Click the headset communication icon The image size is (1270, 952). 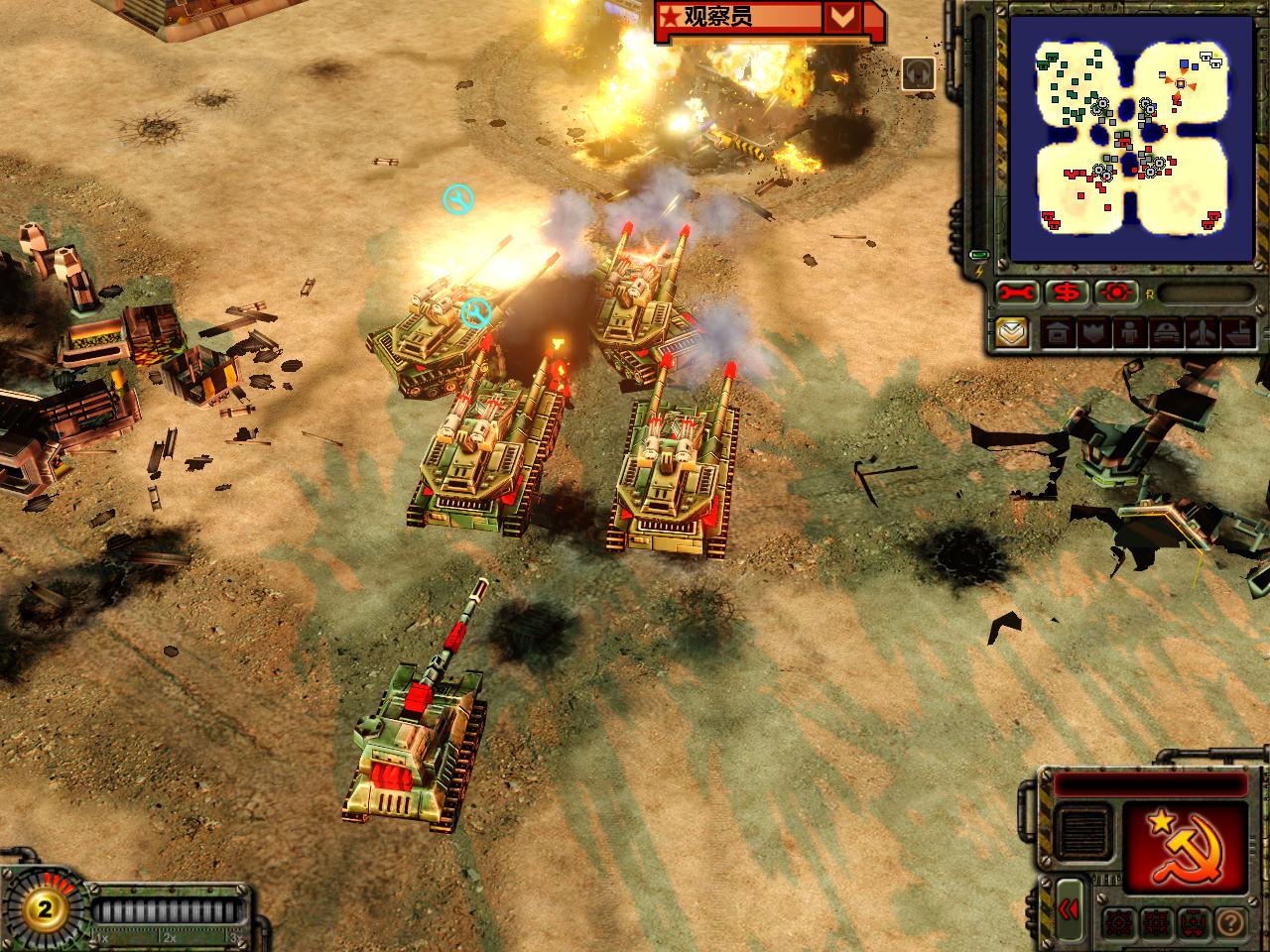(x=918, y=74)
